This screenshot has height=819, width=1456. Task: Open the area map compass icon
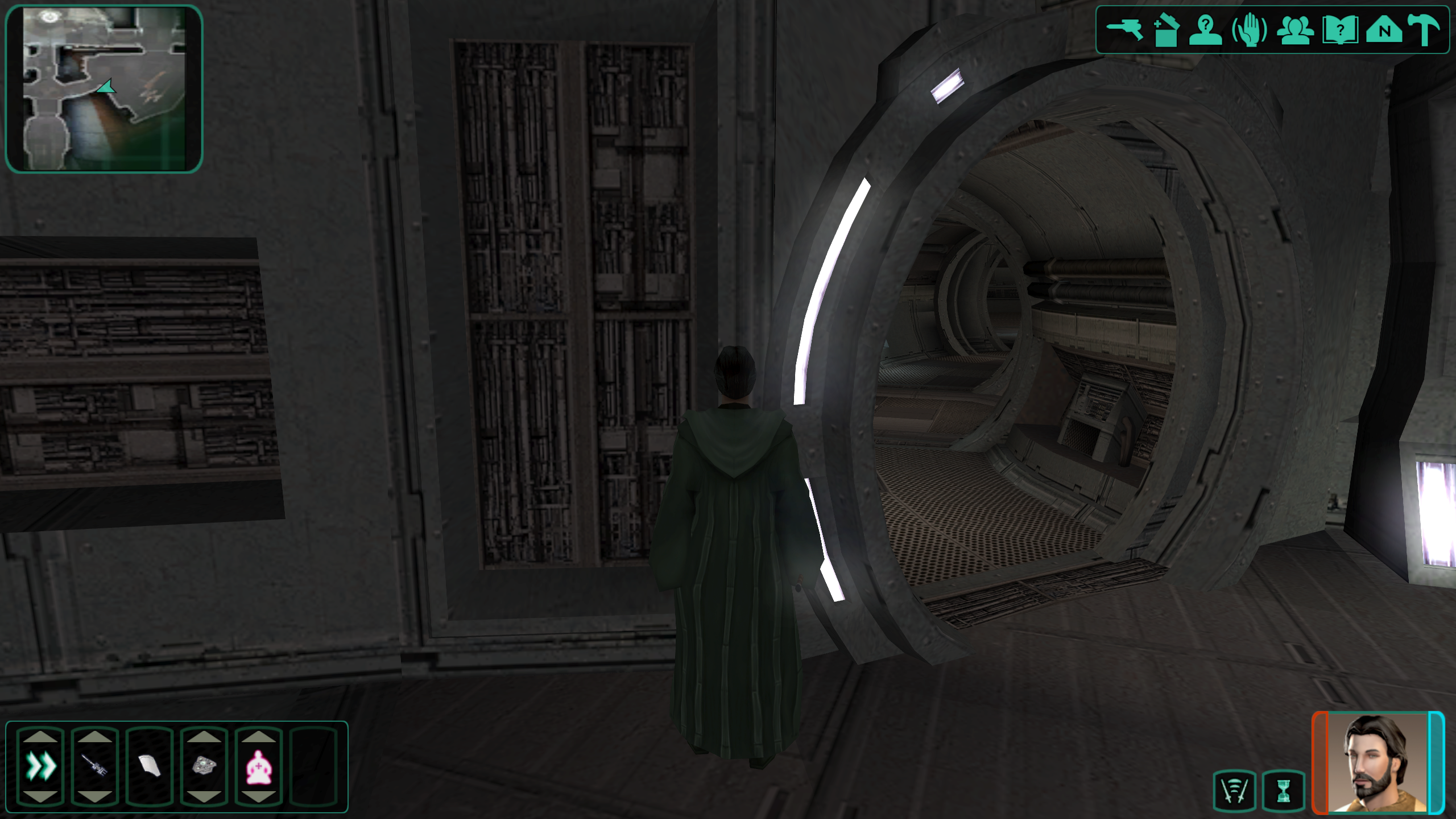pos(1384,30)
